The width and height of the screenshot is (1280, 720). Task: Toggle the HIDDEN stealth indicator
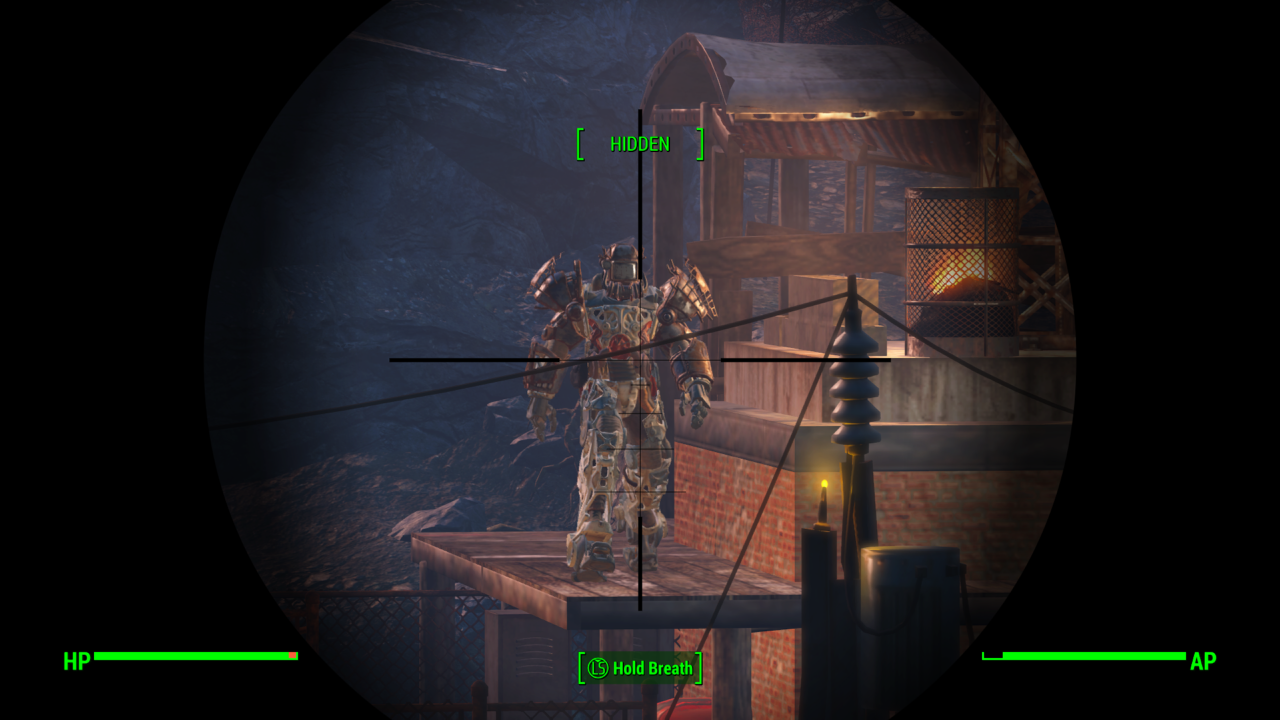pos(641,143)
